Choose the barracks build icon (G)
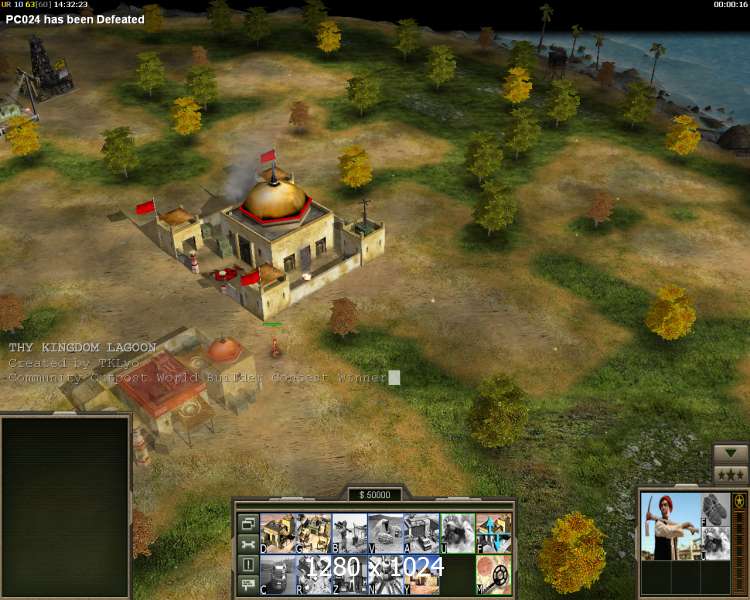Screen dimensions: 750x600 point(314,533)
